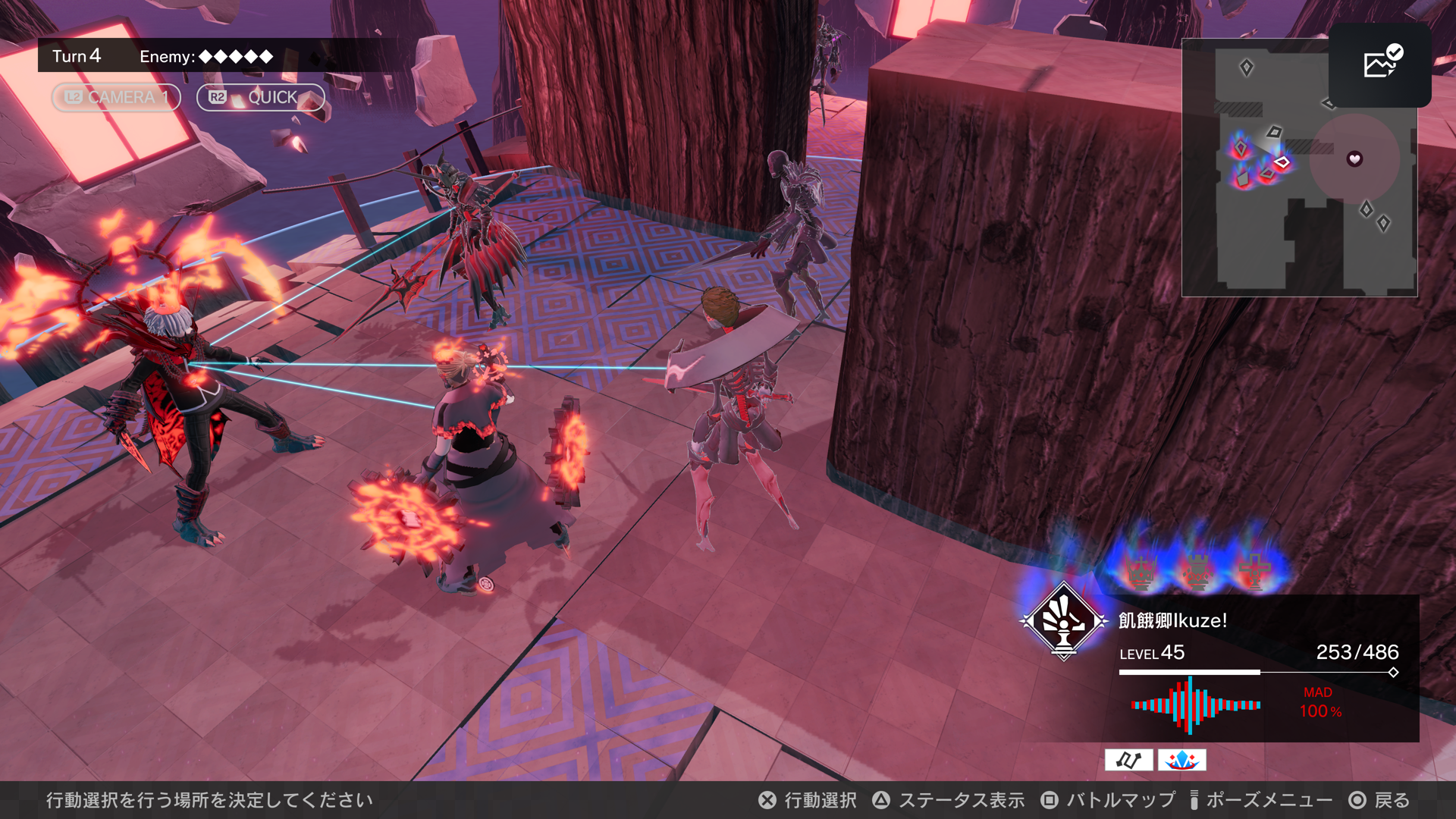Screen dimensions: 1456x819
Task: Switch view with the CAMERA 1 button
Action: pos(116,97)
